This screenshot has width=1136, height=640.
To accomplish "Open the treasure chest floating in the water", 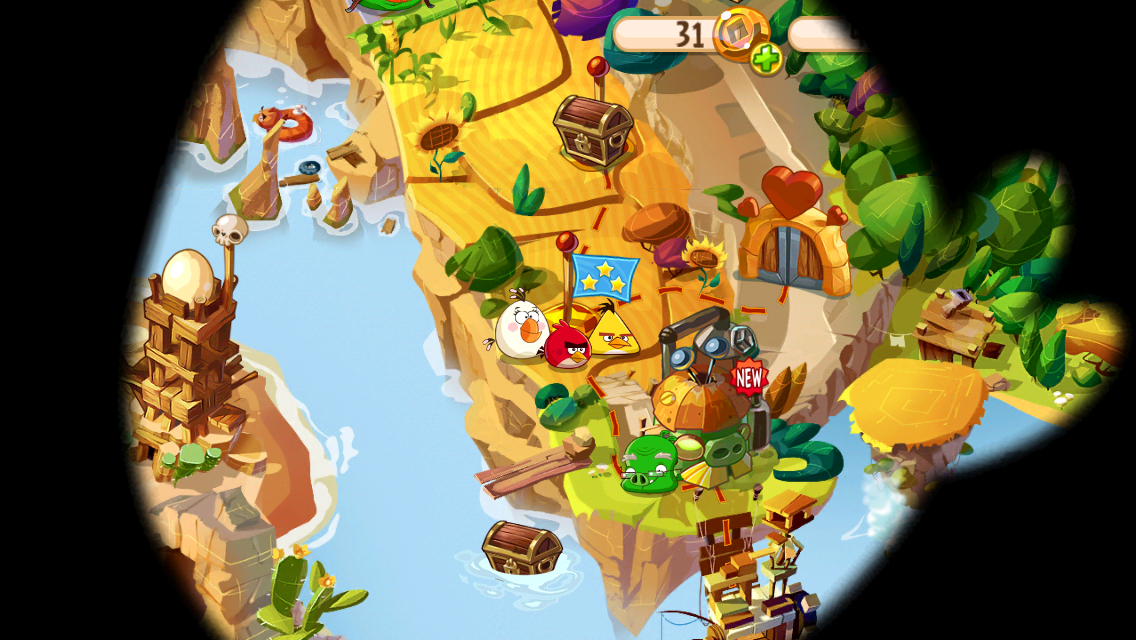I will pos(521,547).
